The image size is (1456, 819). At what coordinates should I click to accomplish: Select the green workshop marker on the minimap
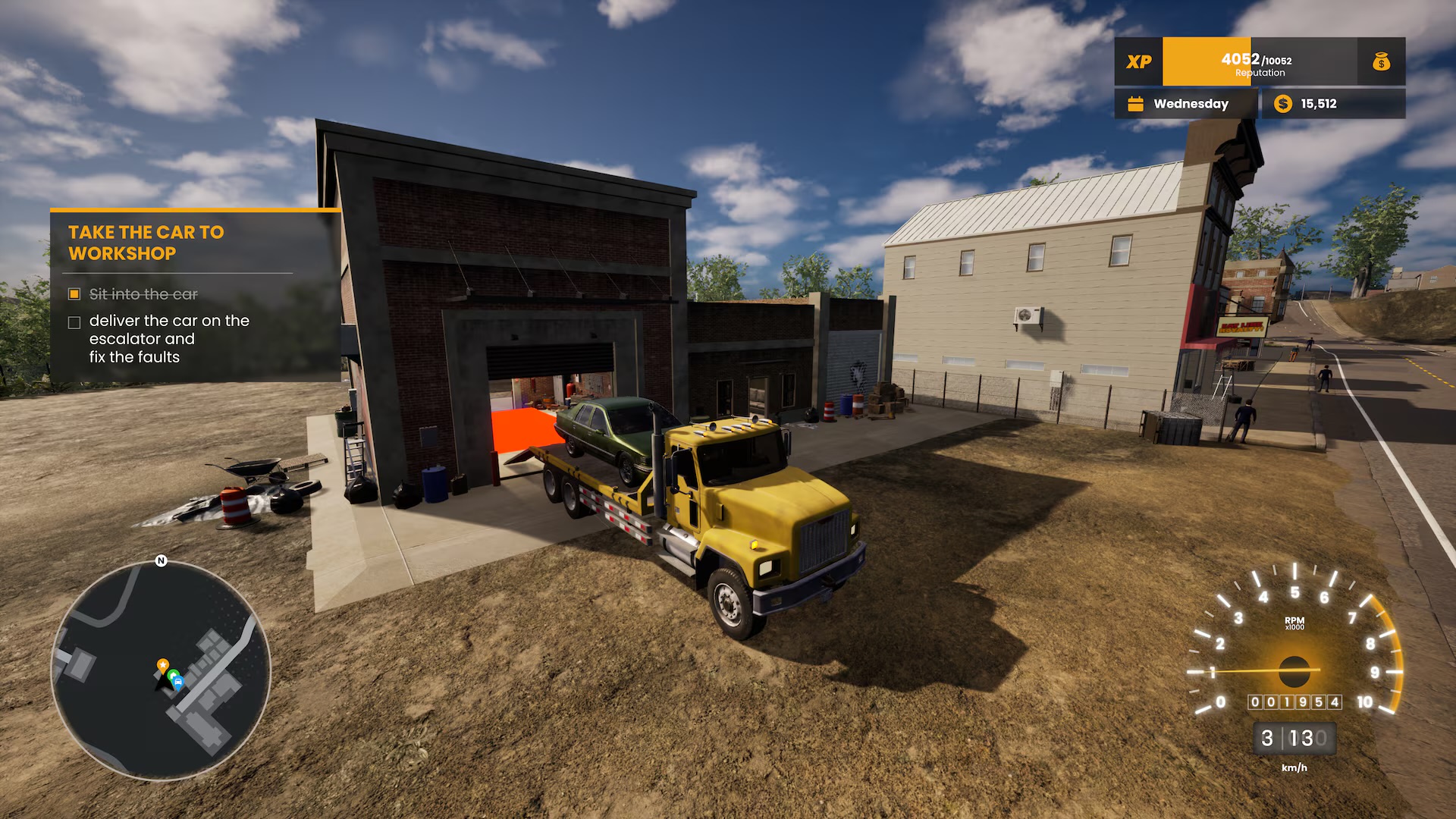(174, 674)
